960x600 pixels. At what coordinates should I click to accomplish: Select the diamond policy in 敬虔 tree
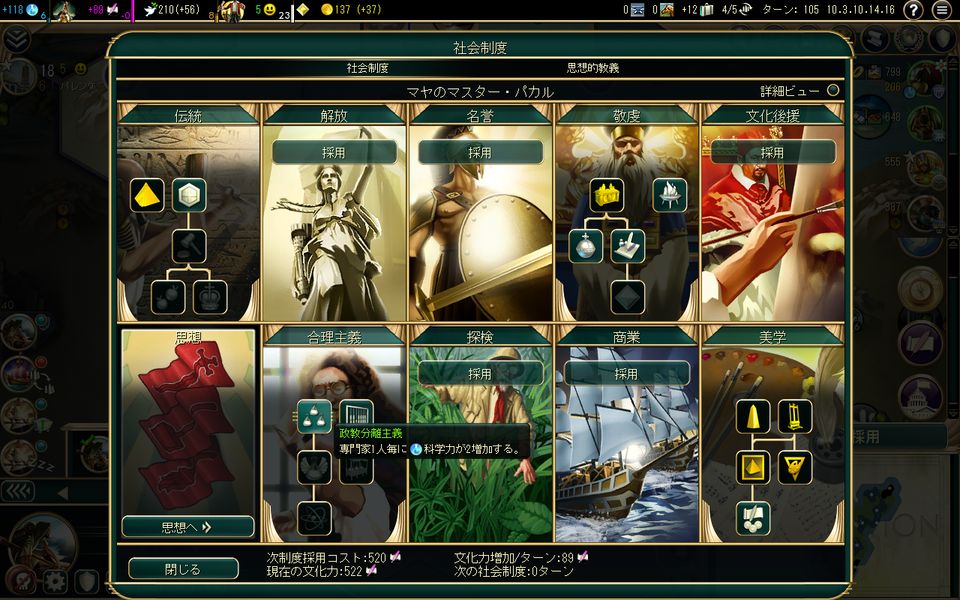coord(628,297)
